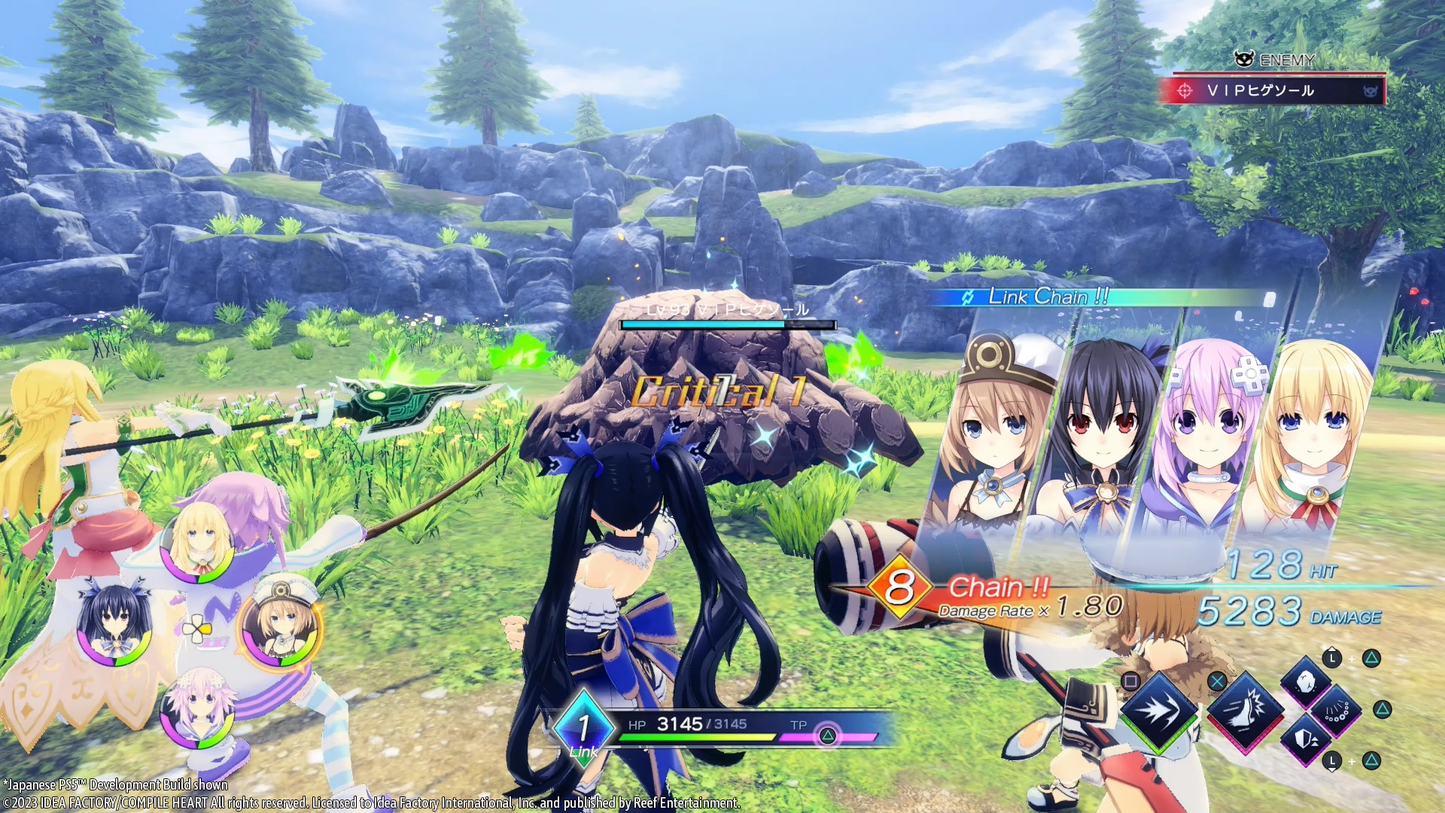Click the enemy skull icon beside ENEMY label
Image resolution: width=1445 pixels, height=813 pixels.
click(1244, 57)
